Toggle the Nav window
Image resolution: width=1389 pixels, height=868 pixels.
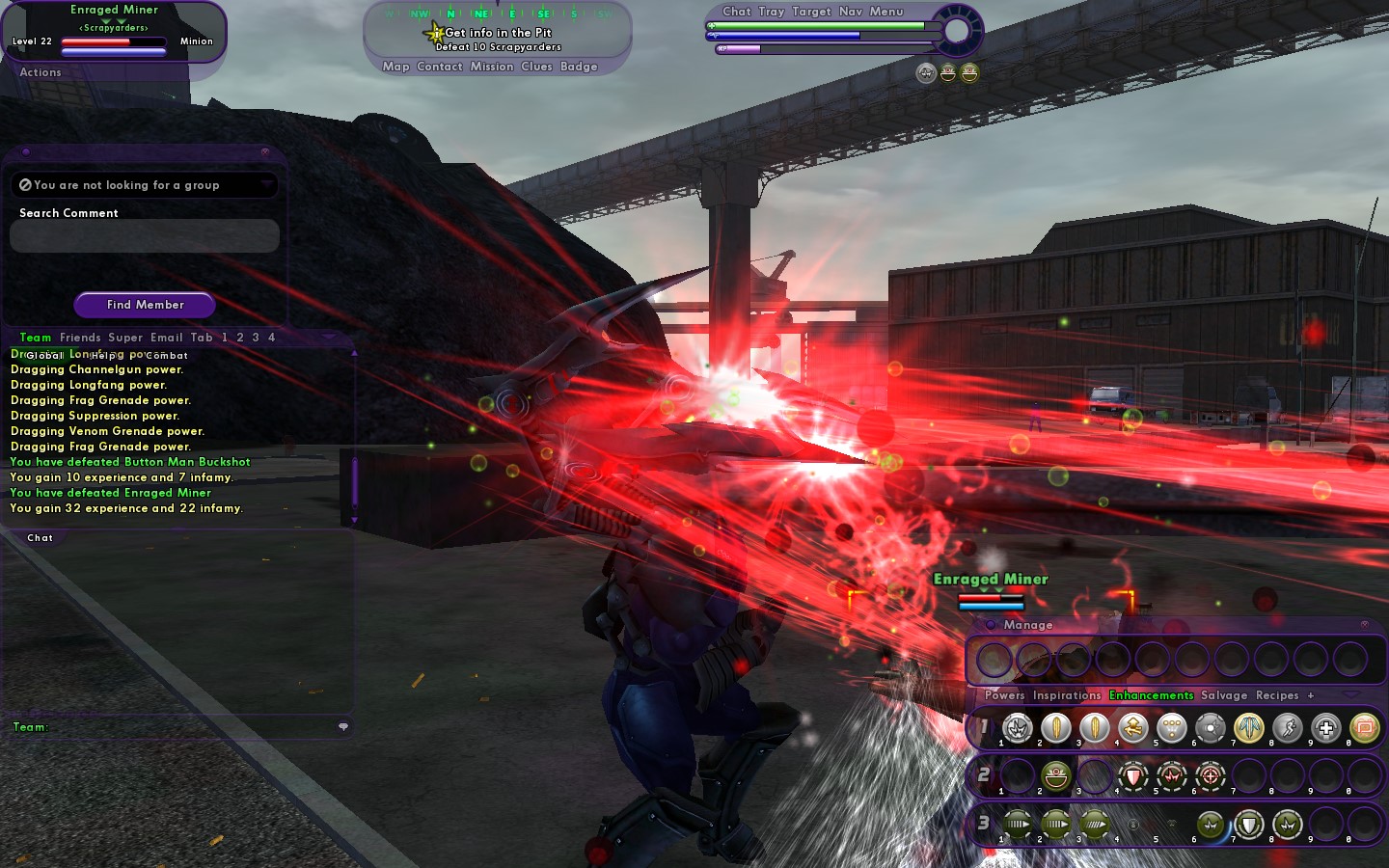pos(851,12)
